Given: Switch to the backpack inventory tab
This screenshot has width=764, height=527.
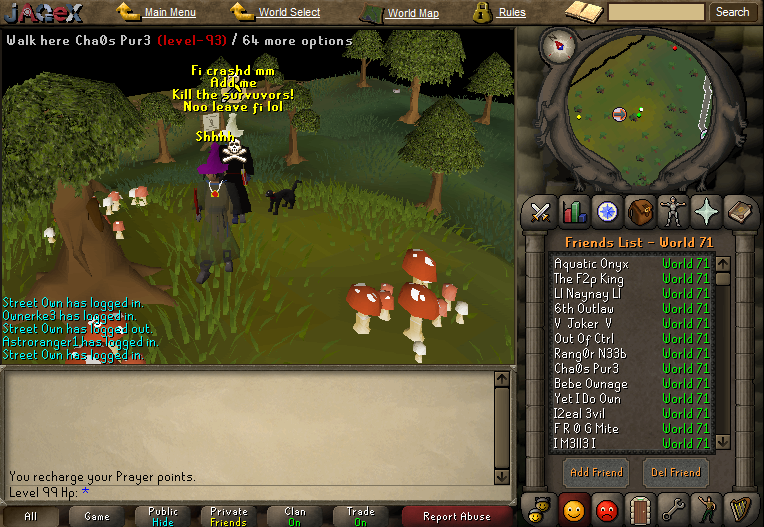Looking at the screenshot, I should coord(641,211).
